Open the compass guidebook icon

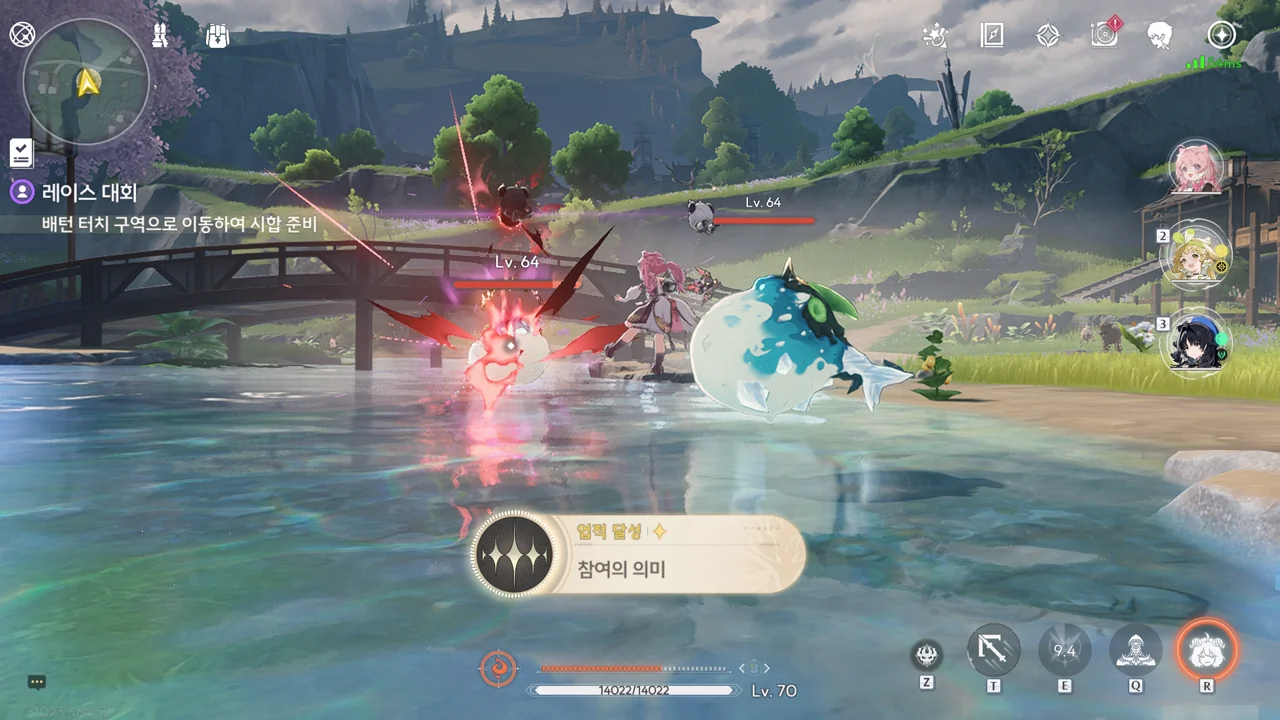point(991,36)
